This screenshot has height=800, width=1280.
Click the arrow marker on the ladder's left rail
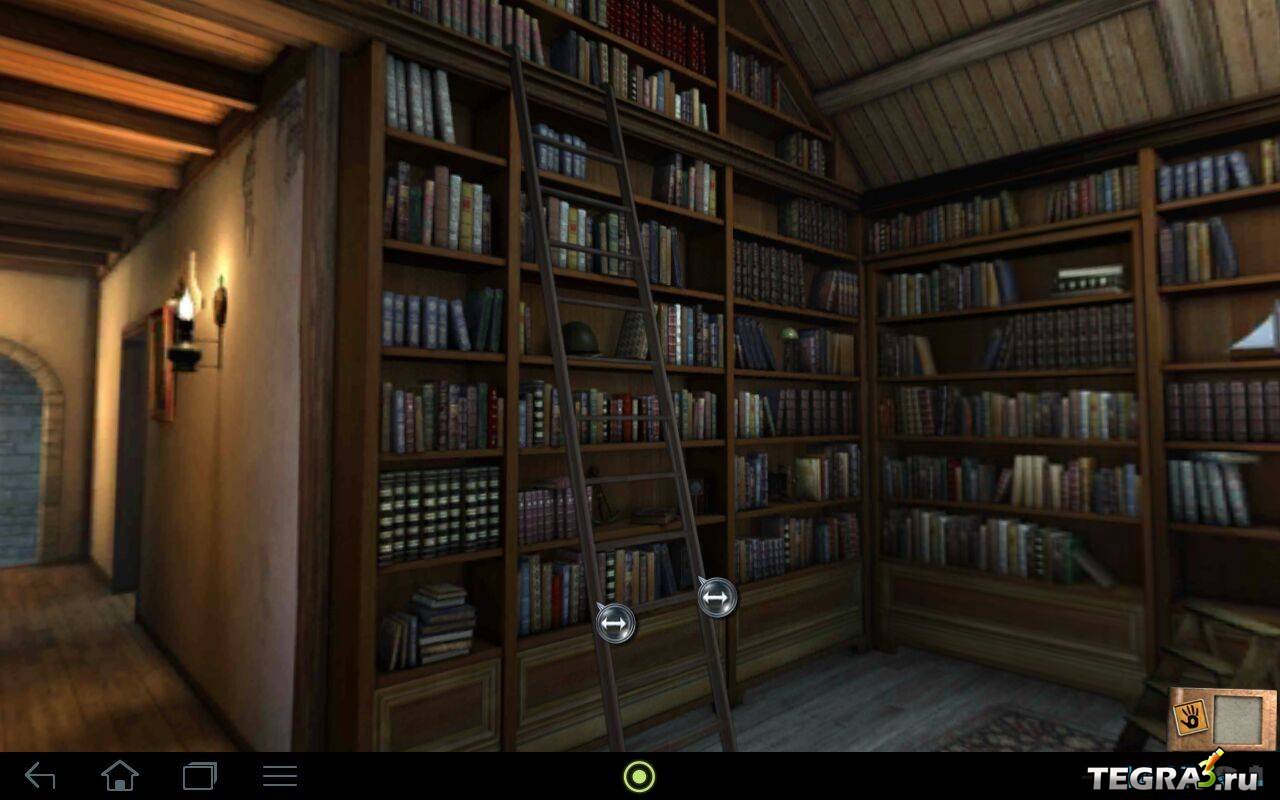click(614, 624)
